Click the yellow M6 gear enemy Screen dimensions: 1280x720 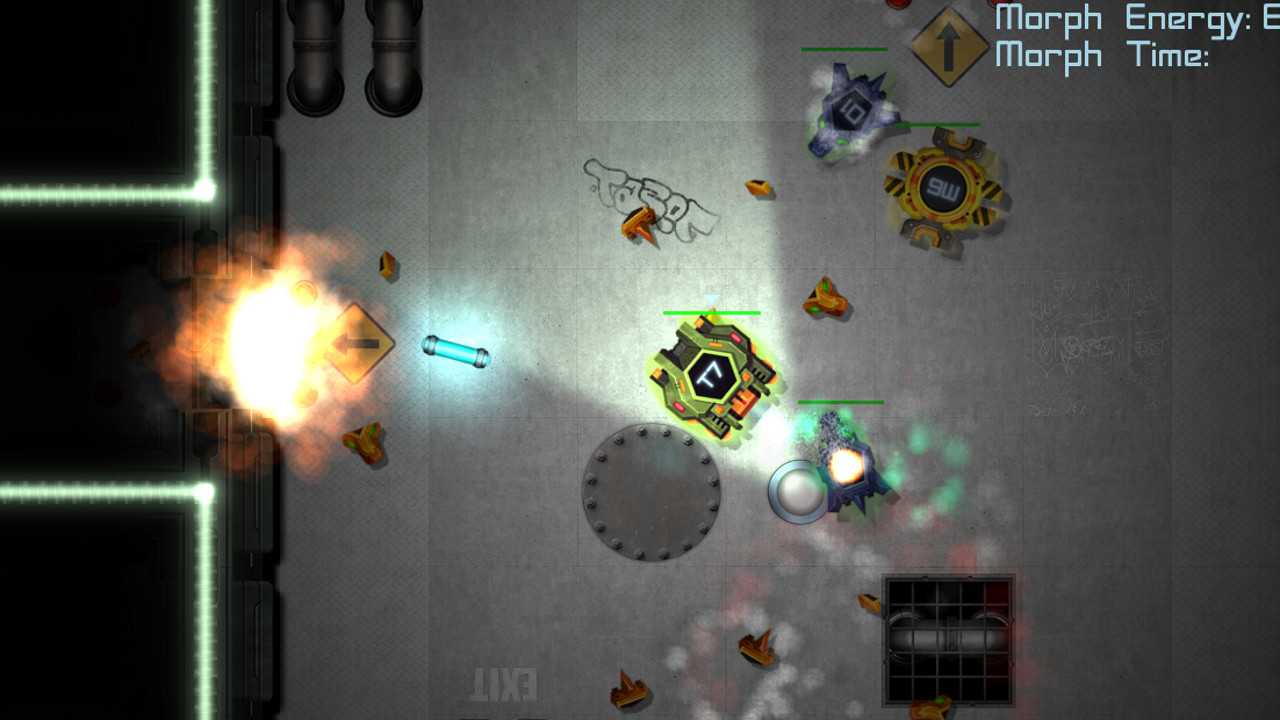click(940, 190)
